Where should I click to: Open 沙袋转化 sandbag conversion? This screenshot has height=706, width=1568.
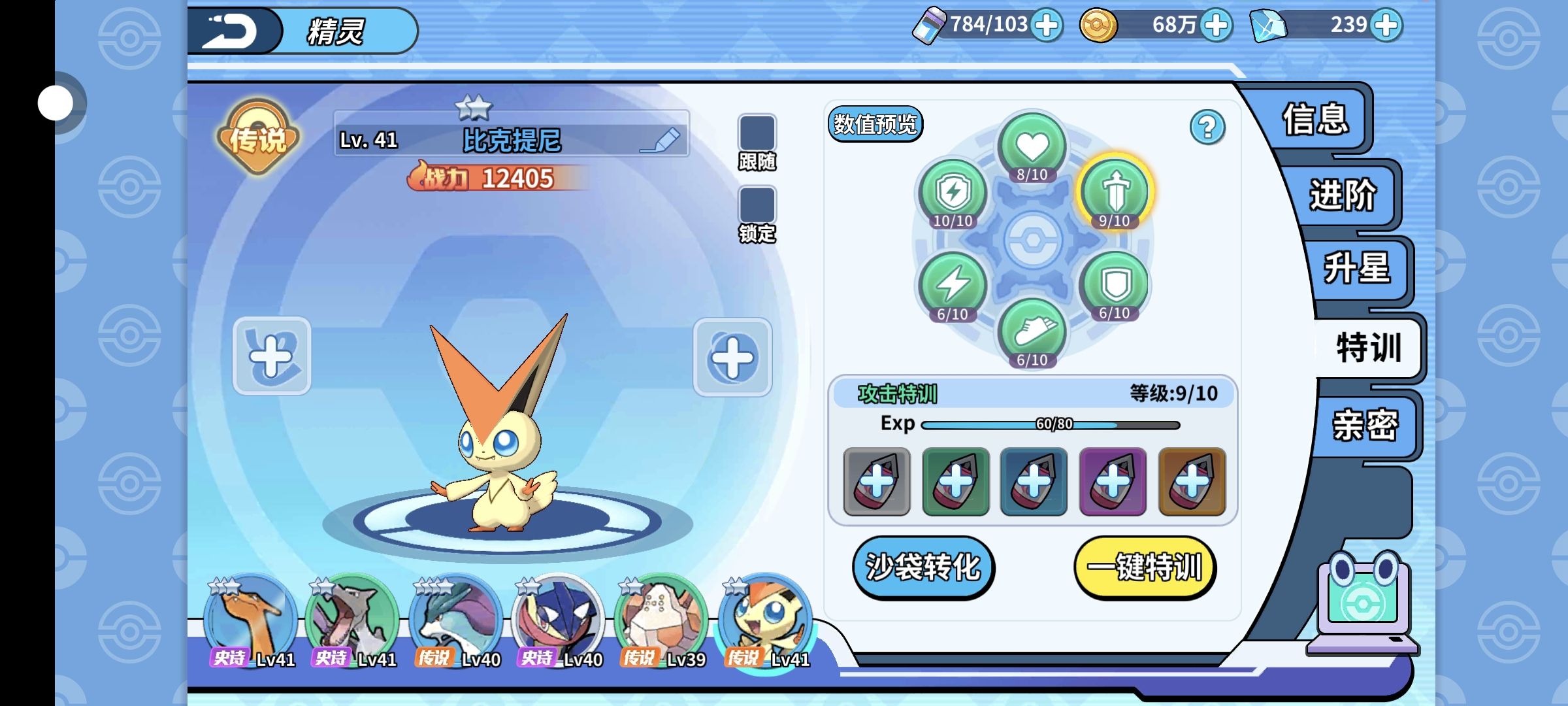pyautogui.click(x=923, y=567)
